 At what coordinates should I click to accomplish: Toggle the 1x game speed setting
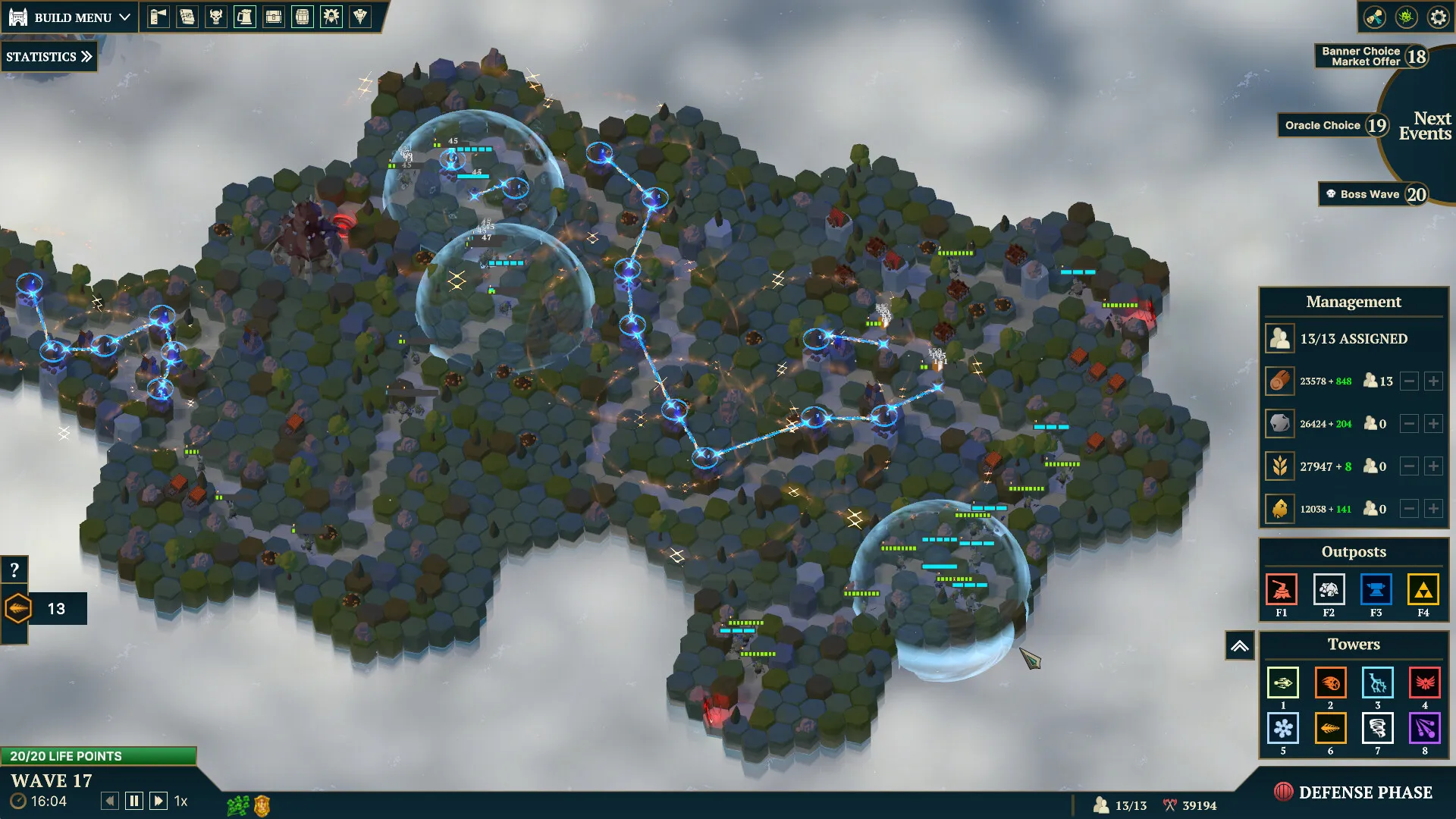pyautogui.click(x=180, y=801)
